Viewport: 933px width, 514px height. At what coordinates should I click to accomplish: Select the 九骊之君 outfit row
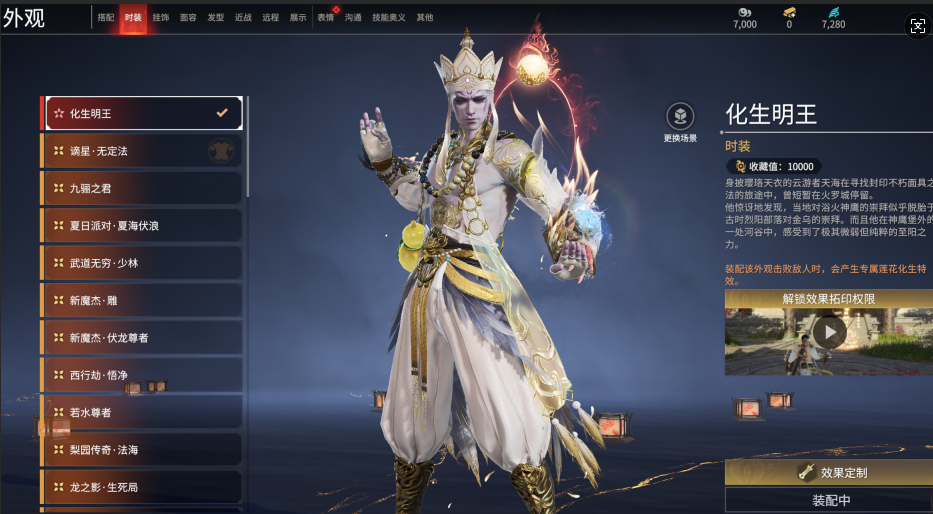tap(141, 188)
